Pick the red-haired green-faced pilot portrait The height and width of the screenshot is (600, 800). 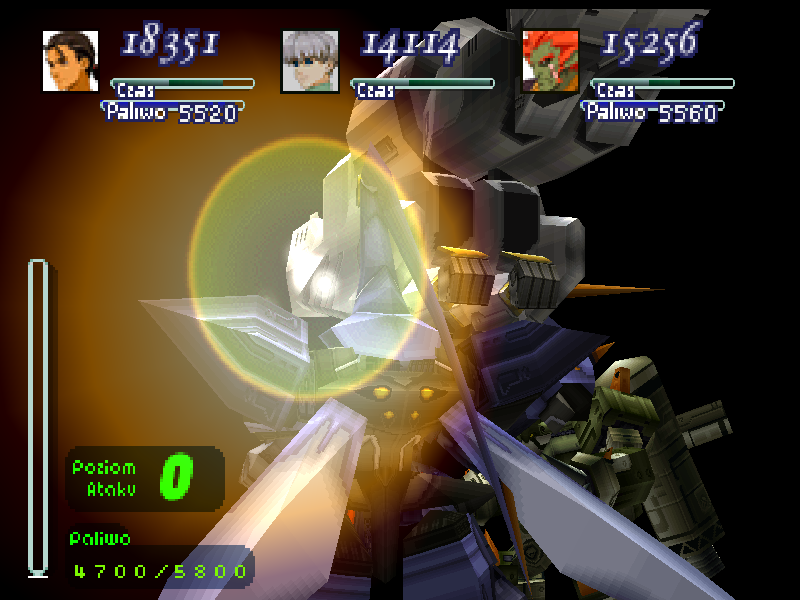pyautogui.click(x=551, y=61)
